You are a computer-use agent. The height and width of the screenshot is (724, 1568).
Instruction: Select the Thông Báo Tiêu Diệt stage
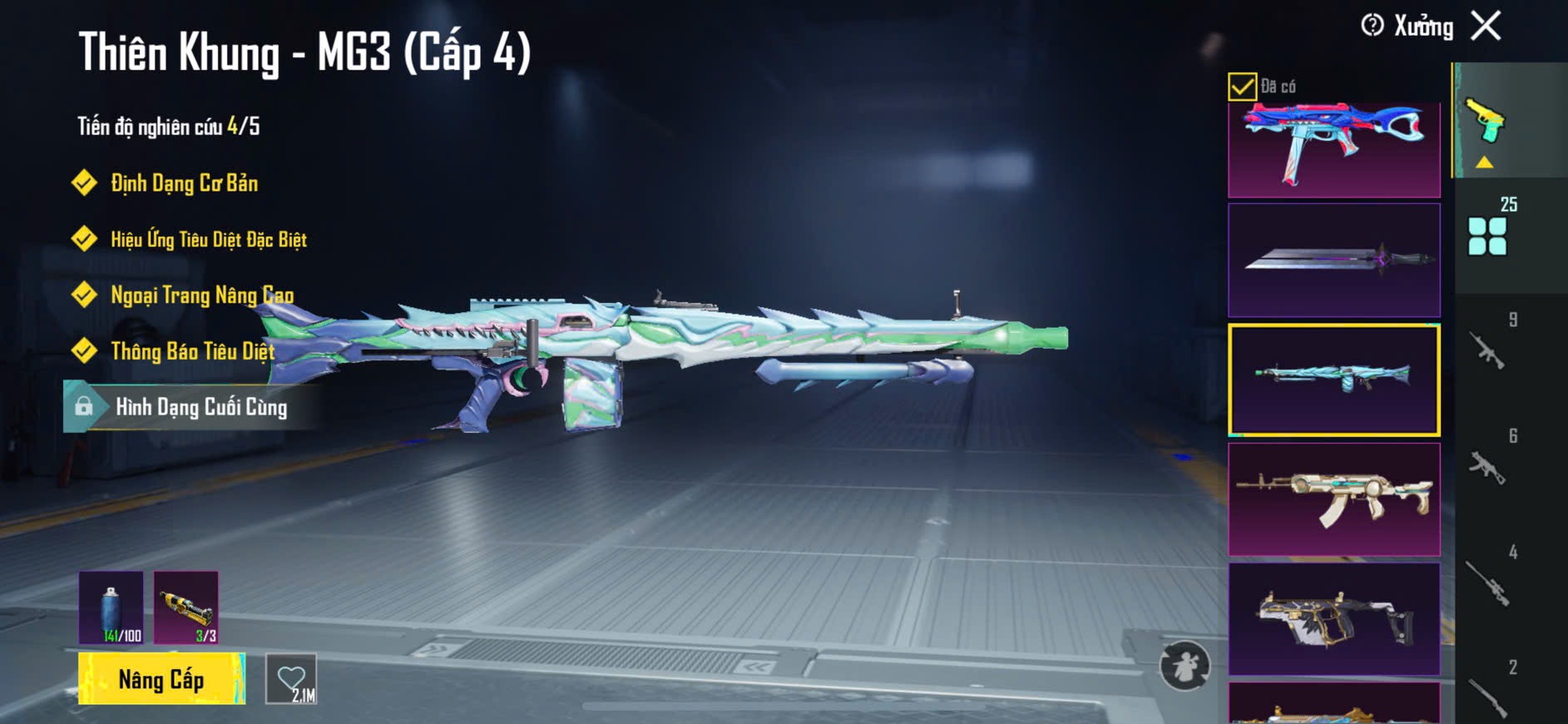pos(192,351)
